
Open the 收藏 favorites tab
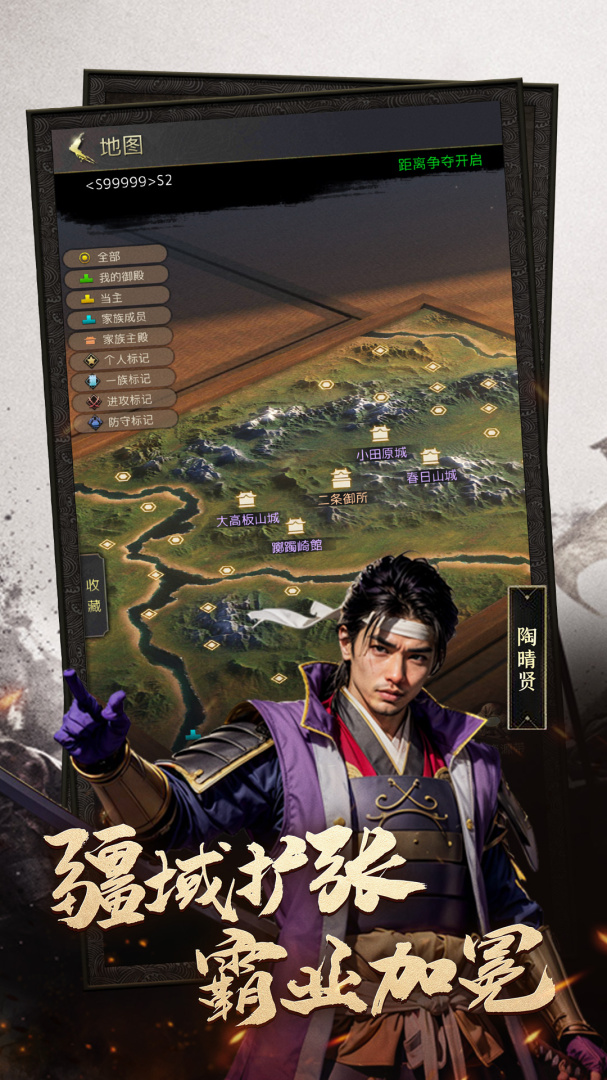coord(93,594)
